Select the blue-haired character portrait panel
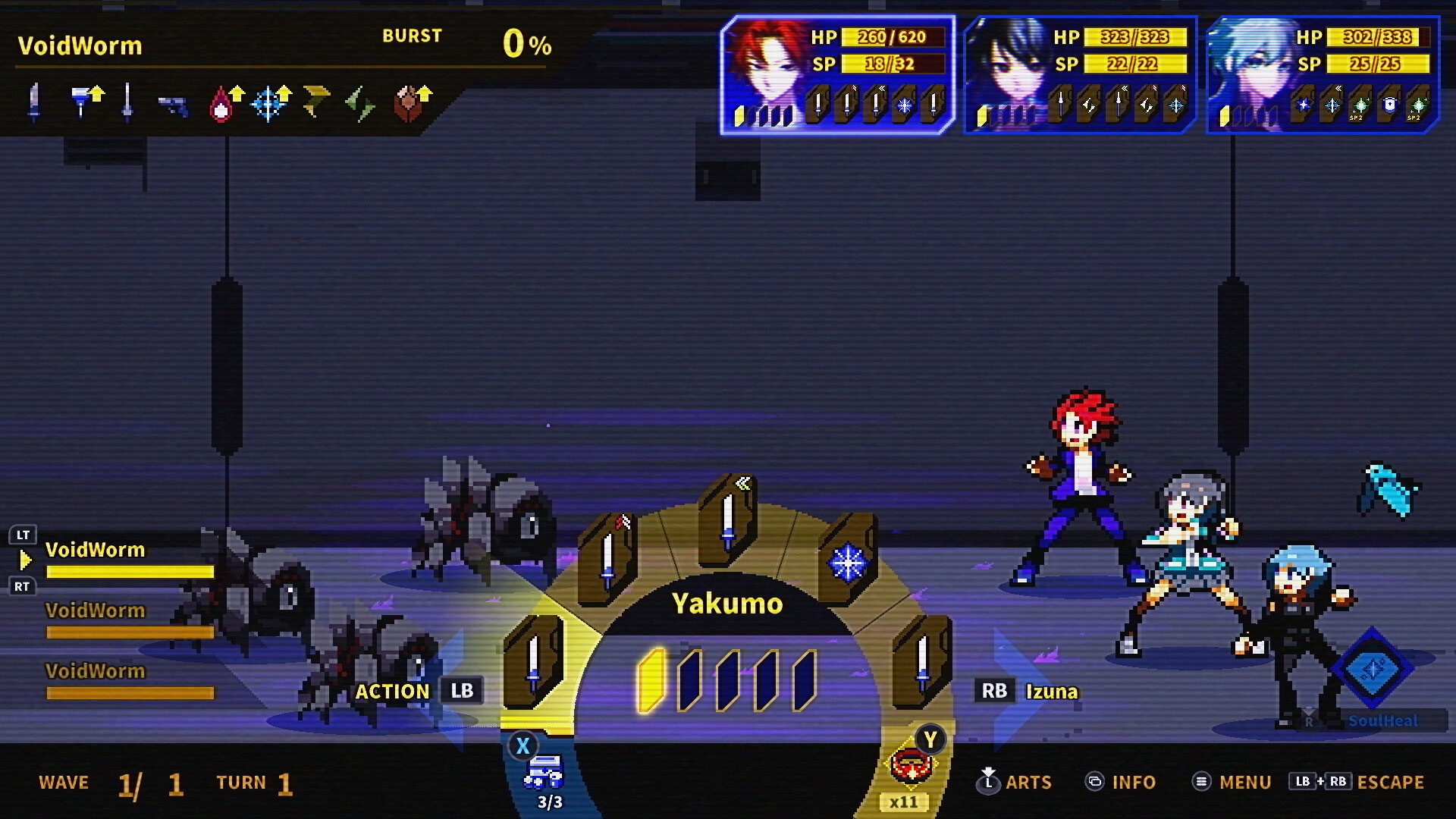The width and height of the screenshot is (1456, 819). 1323,75
